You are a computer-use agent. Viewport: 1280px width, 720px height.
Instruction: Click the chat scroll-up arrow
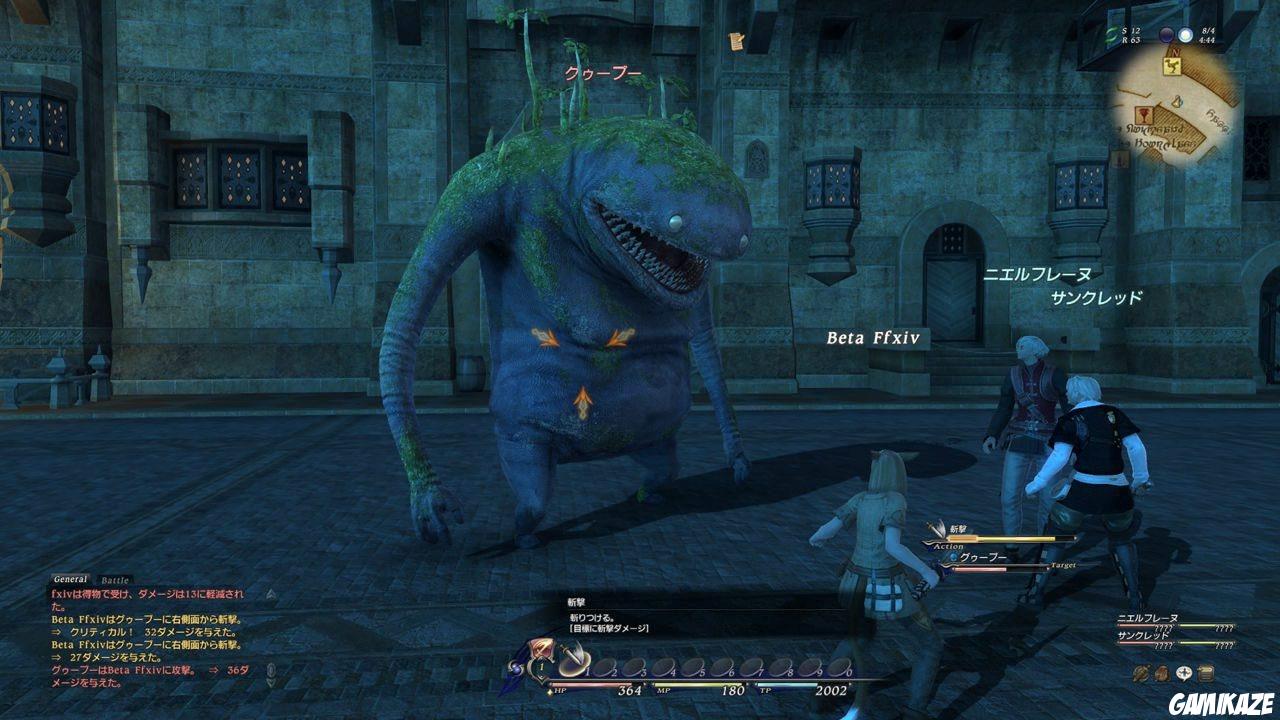click(x=270, y=596)
